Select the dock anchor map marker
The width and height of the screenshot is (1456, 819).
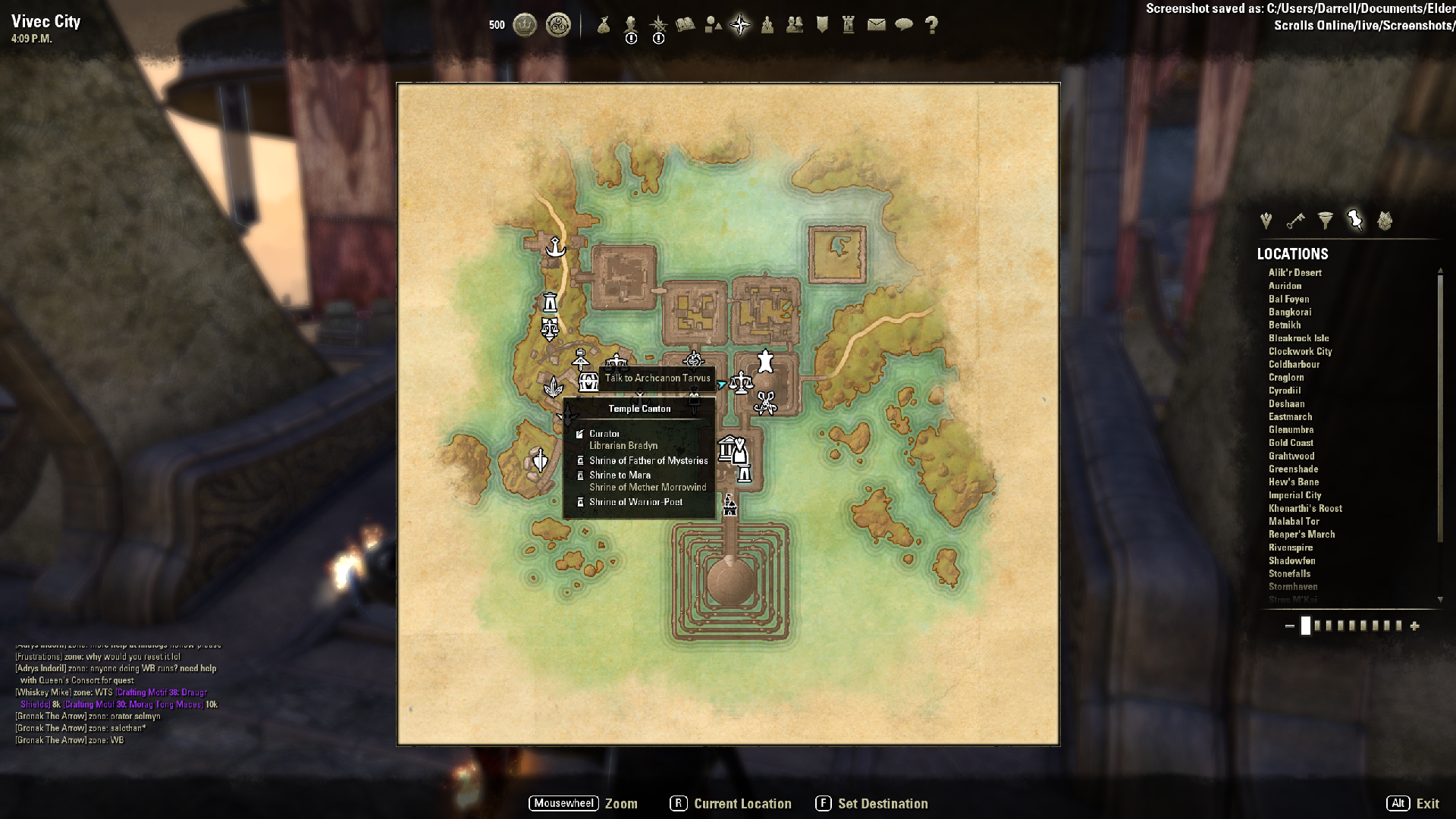point(556,247)
